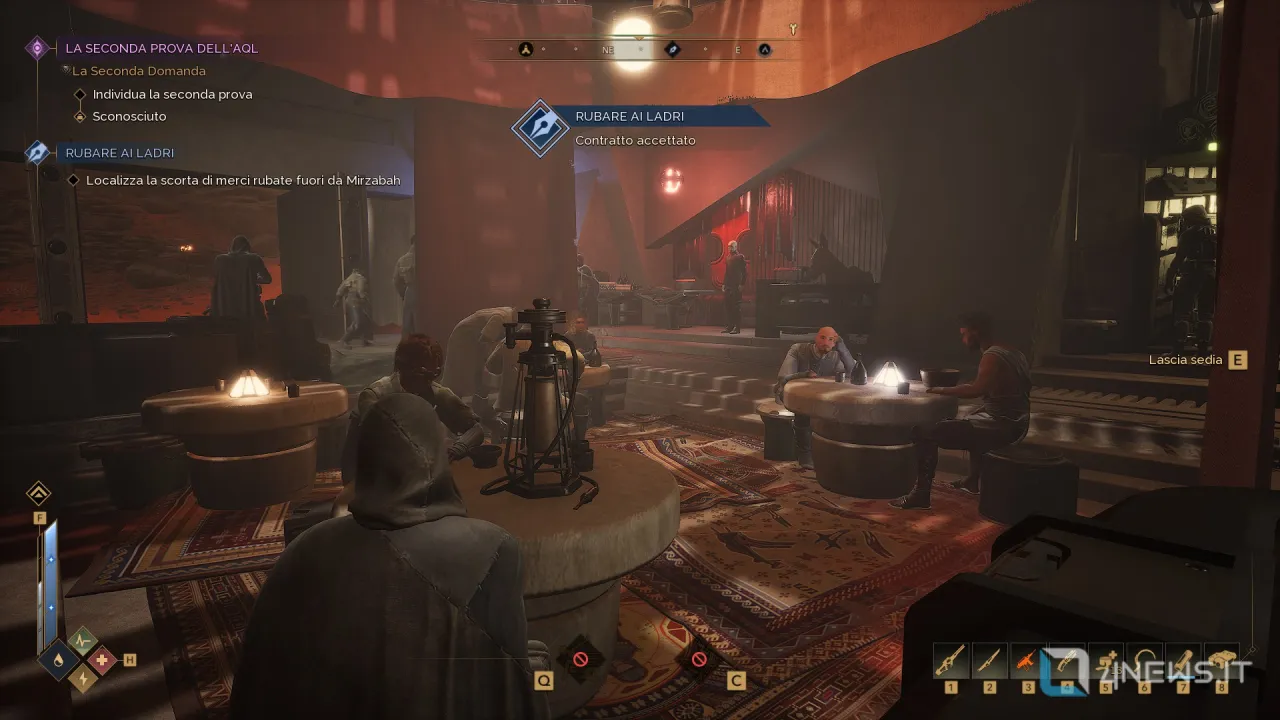Open the La Seconda Prova dell'Aql quest
The height and width of the screenshot is (720, 1280).
(x=161, y=48)
